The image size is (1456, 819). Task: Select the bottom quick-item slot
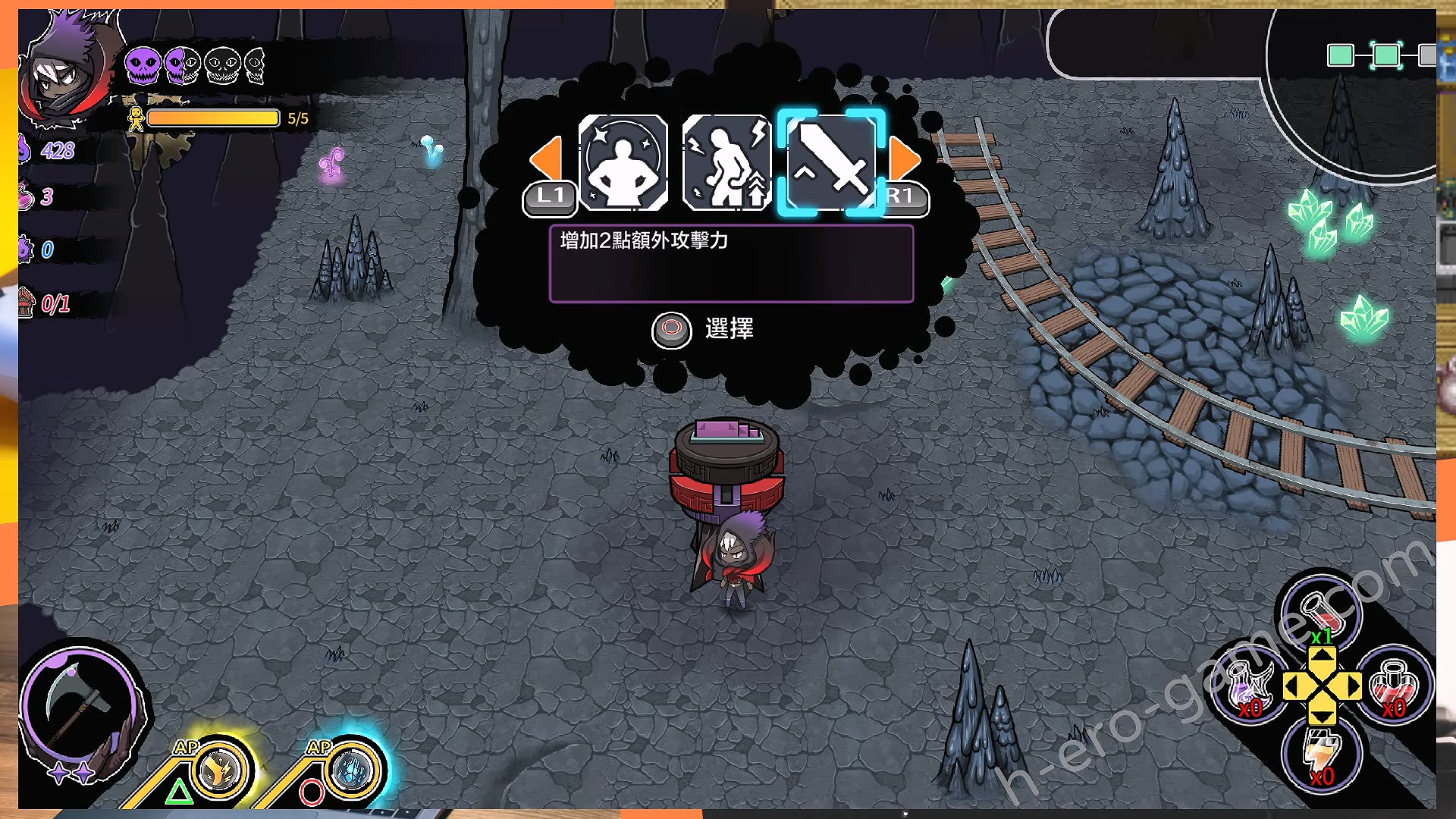click(1322, 755)
